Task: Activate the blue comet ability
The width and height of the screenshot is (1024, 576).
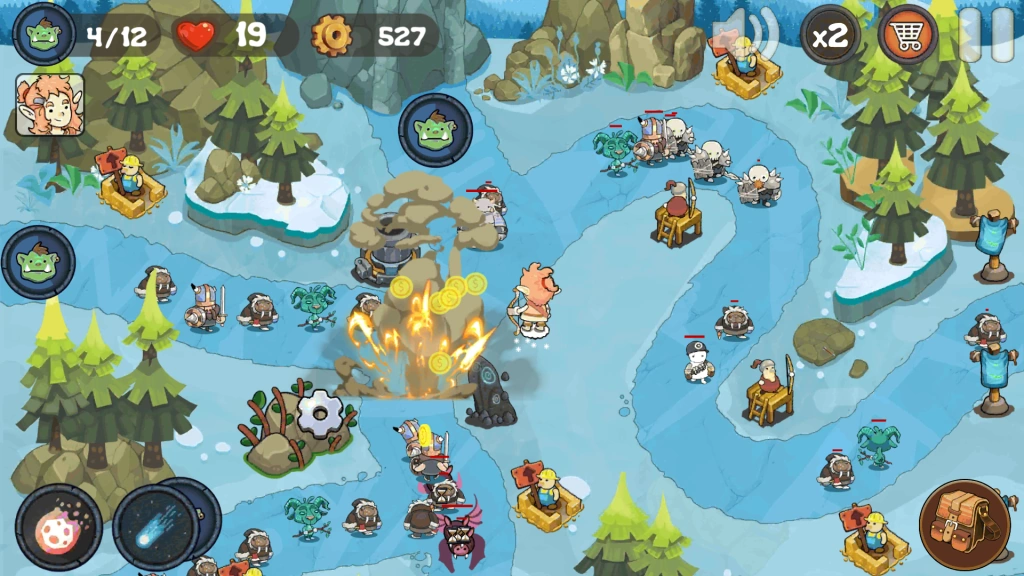Action: click(x=156, y=528)
